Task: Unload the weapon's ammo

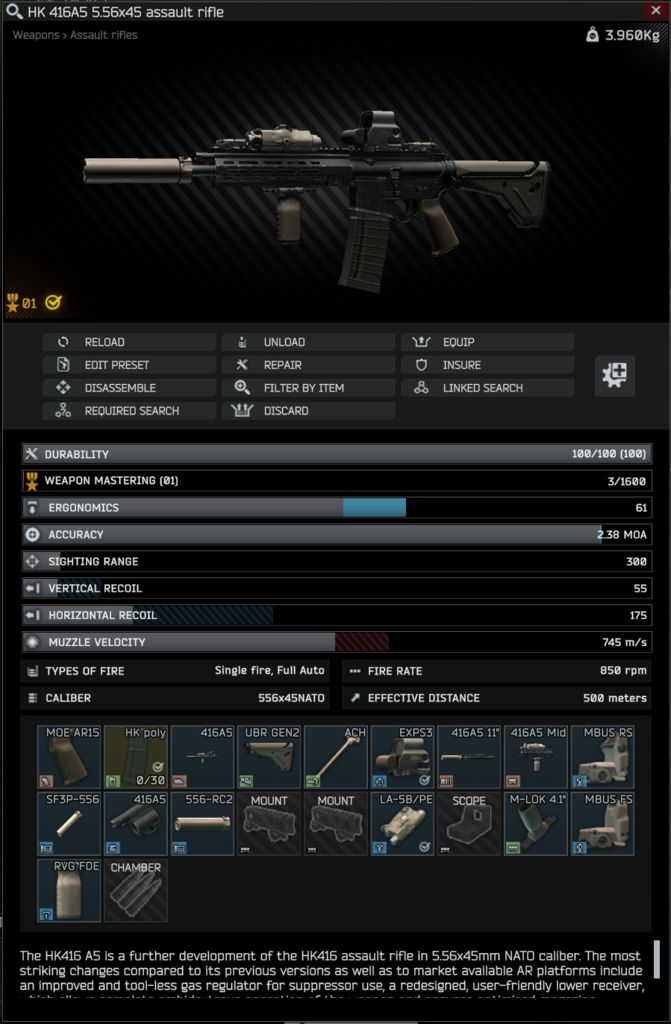Action: coord(308,342)
